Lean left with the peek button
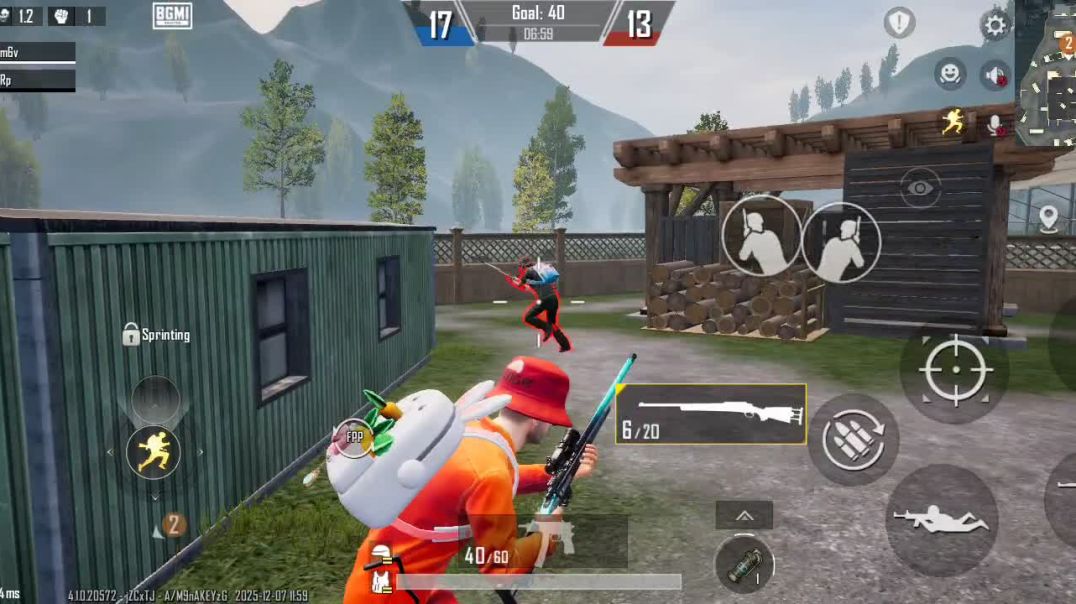Screen dimensions: 1076x604 pyautogui.click(x=761, y=237)
